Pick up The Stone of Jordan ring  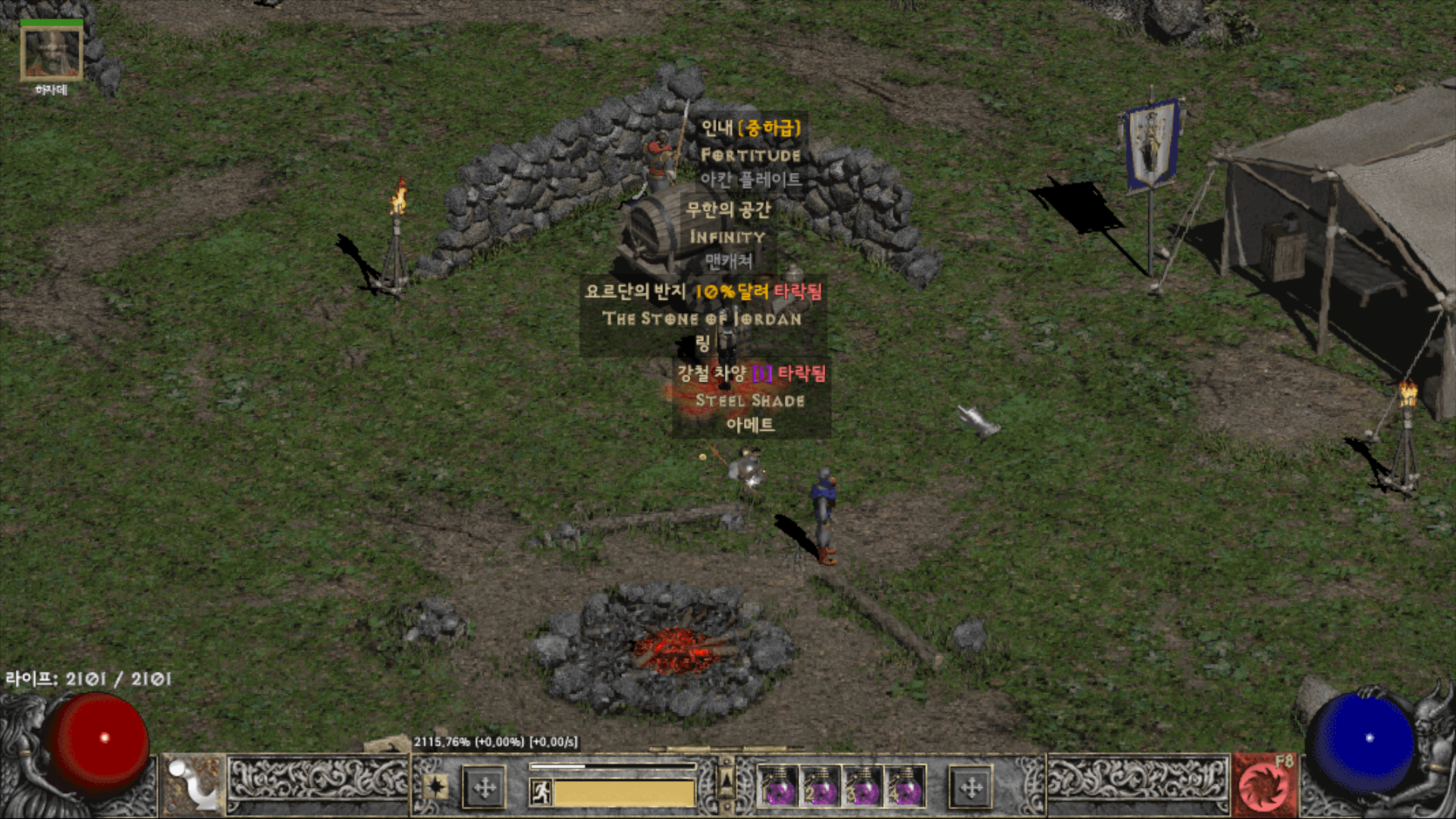(704, 318)
